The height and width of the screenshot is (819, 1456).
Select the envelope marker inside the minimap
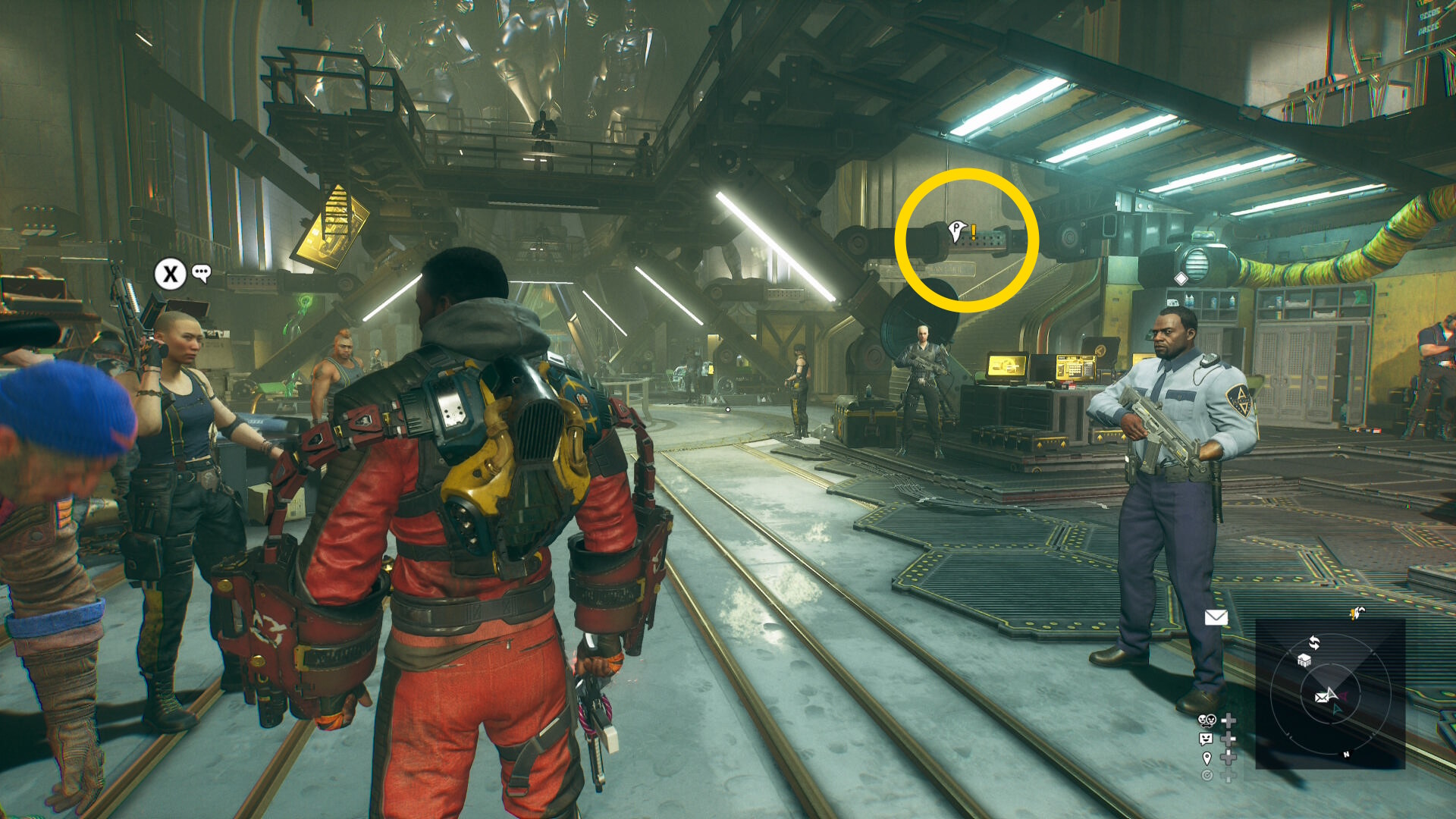[1323, 697]
